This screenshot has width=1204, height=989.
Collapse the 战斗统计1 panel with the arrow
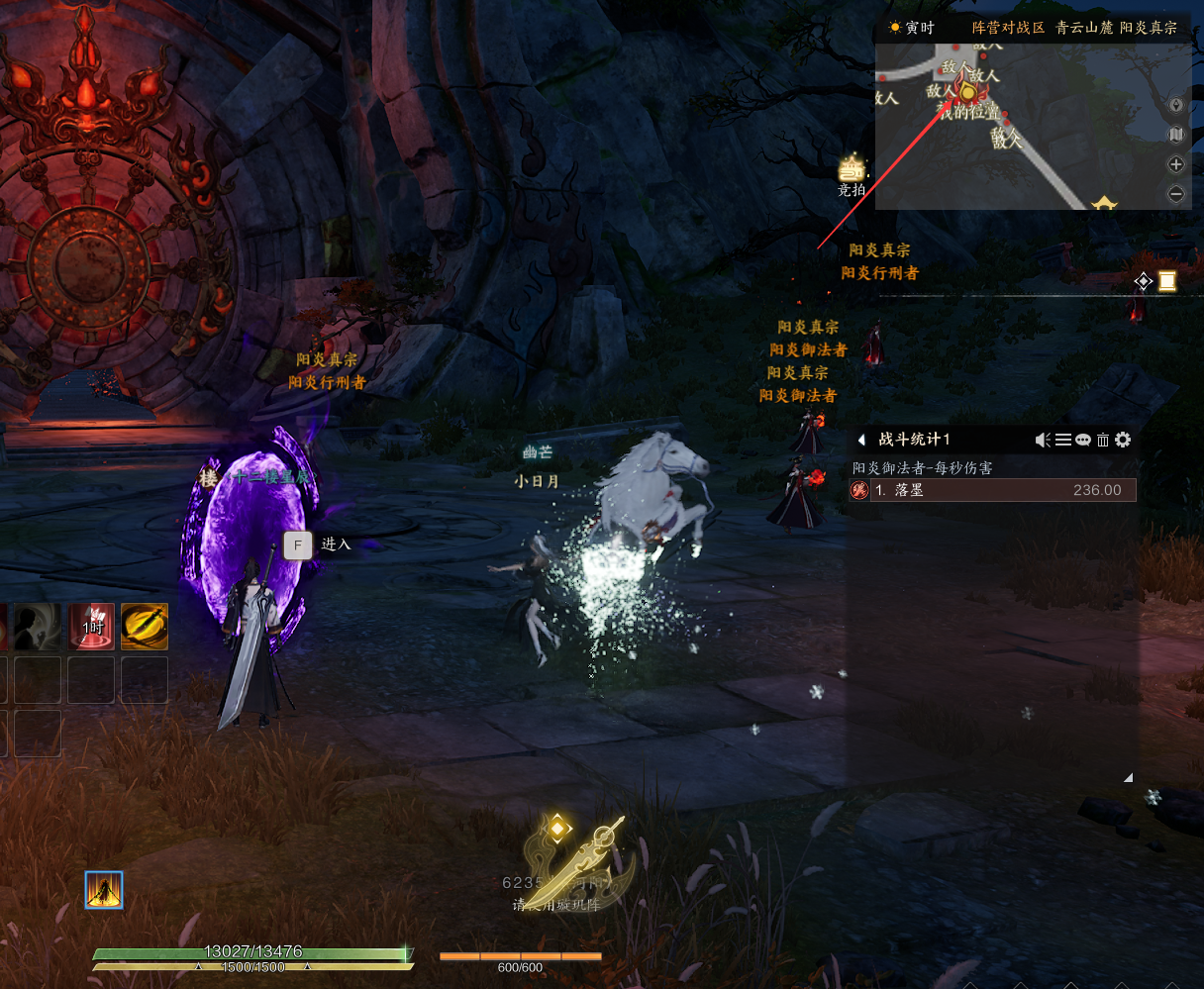[861, 440]
